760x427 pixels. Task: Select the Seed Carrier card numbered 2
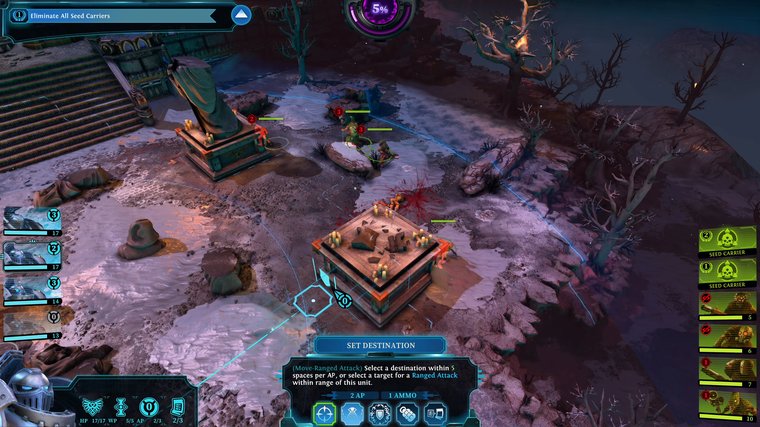[727, 241]
